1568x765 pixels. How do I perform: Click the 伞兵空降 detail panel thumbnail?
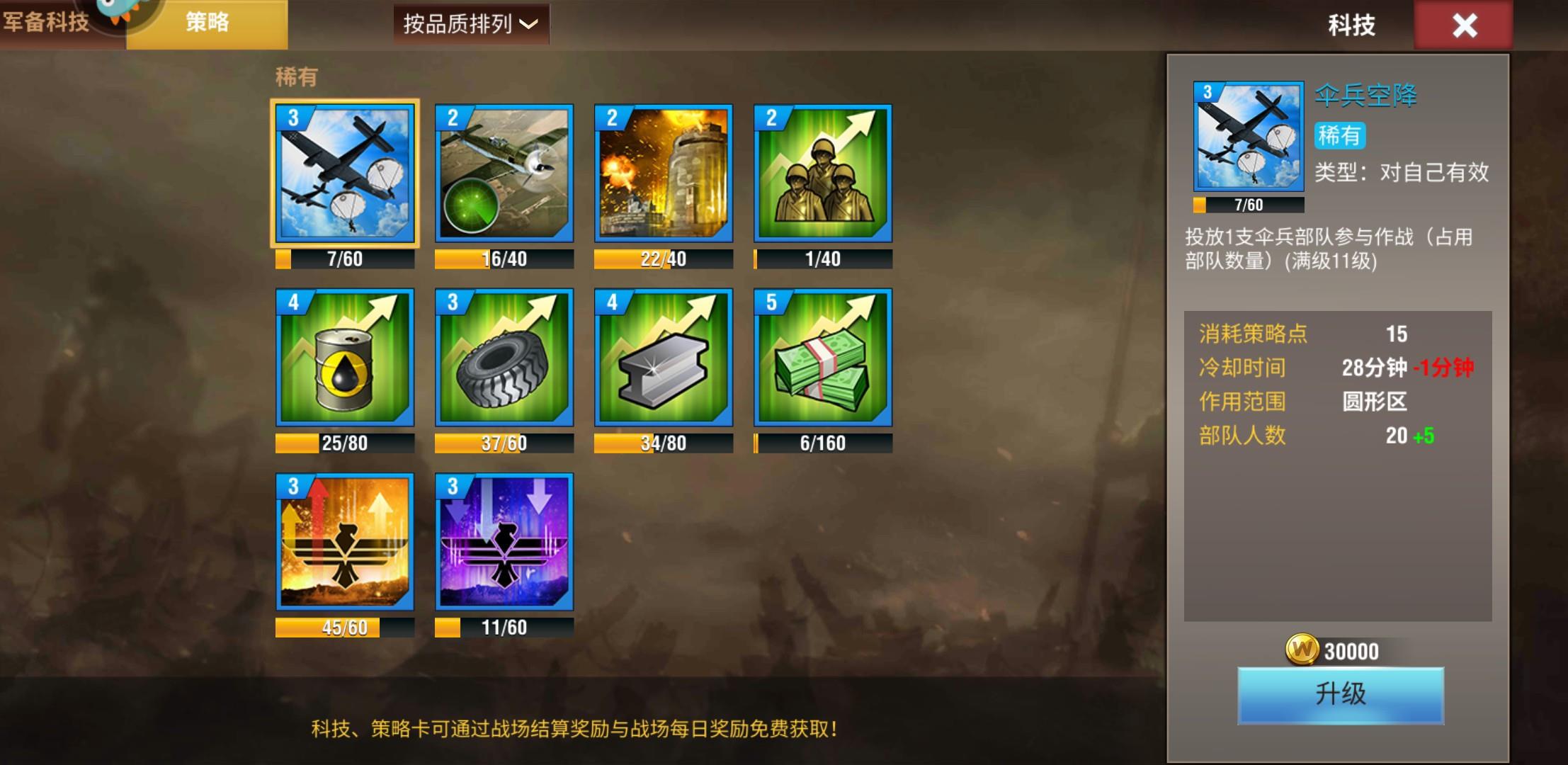click(1249, 136)
